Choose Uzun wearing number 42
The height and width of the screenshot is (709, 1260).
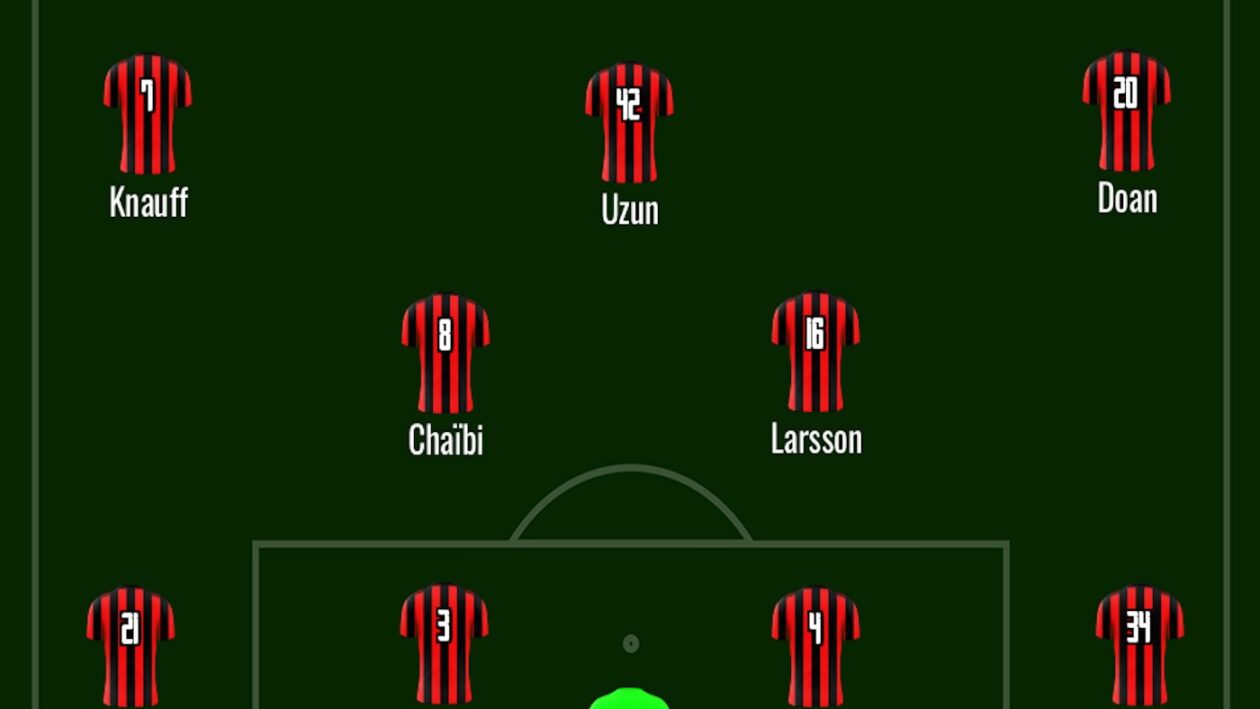pos(629,123)
